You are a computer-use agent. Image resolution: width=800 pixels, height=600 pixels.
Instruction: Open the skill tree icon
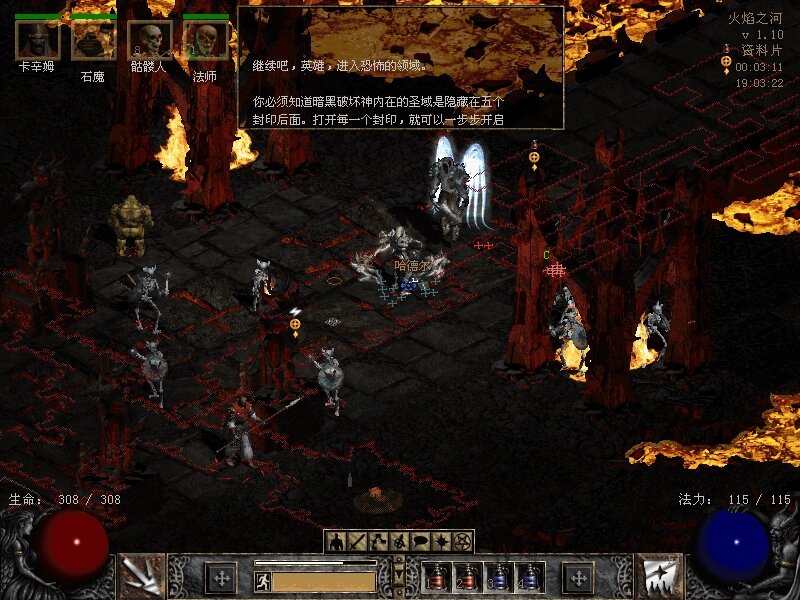pyautogui.click(x=378, y=541)
